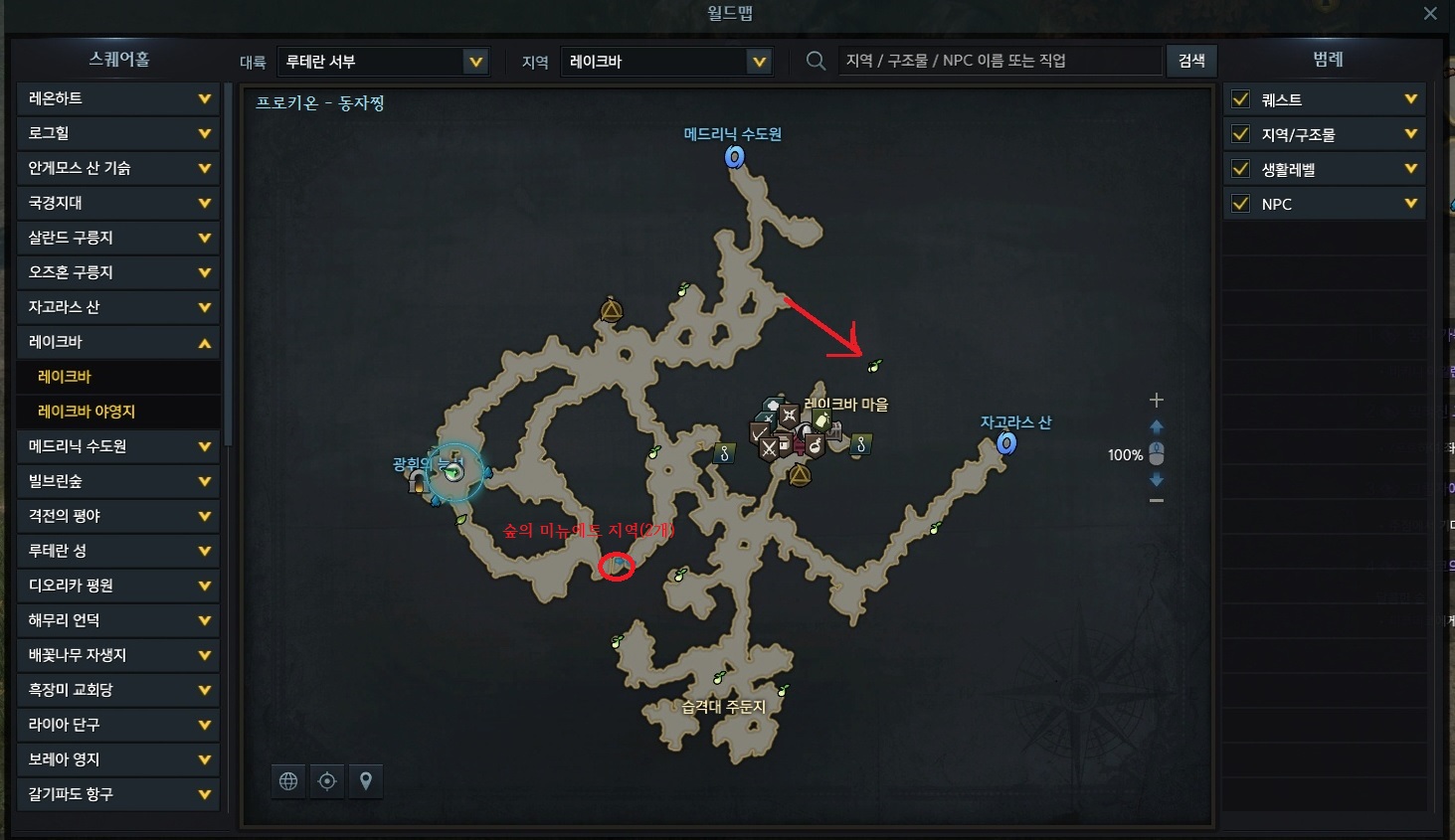Open the globe world view button
The image size is (1455, 840).
click(x=288, y=781)
